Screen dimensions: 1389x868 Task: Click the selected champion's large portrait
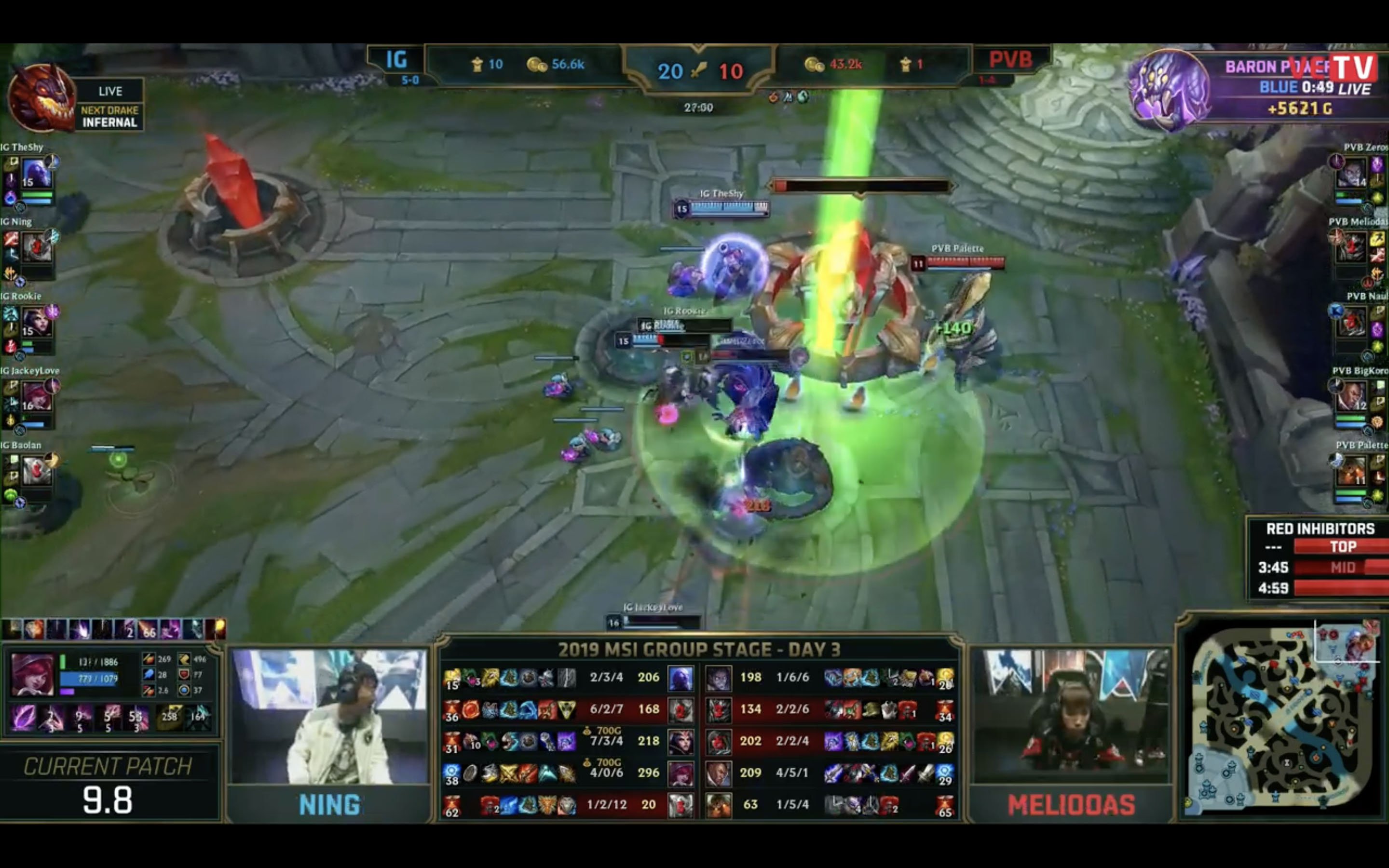[x=33, y=675]
